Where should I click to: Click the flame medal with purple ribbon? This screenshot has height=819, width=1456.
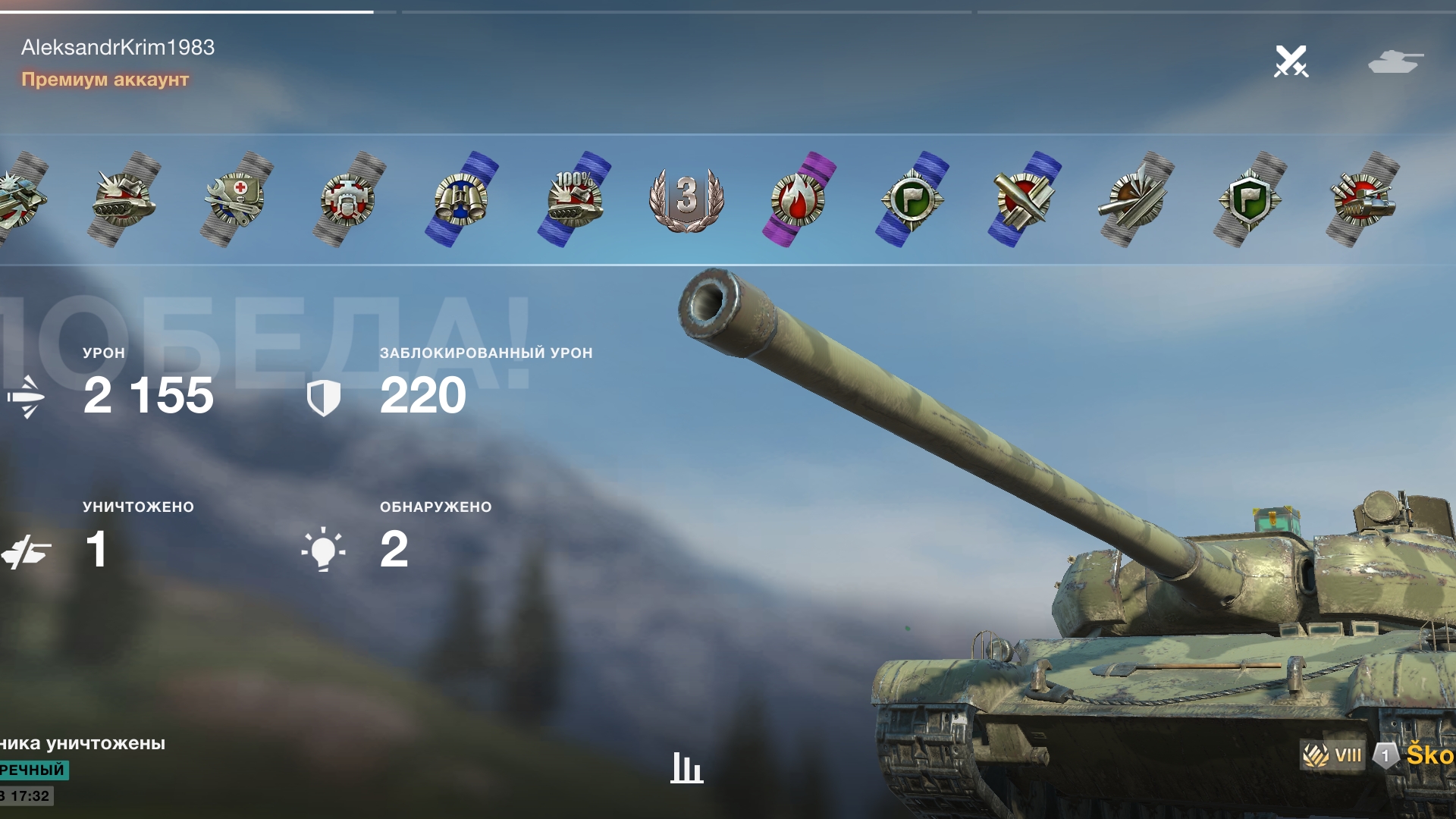(799, 199)
